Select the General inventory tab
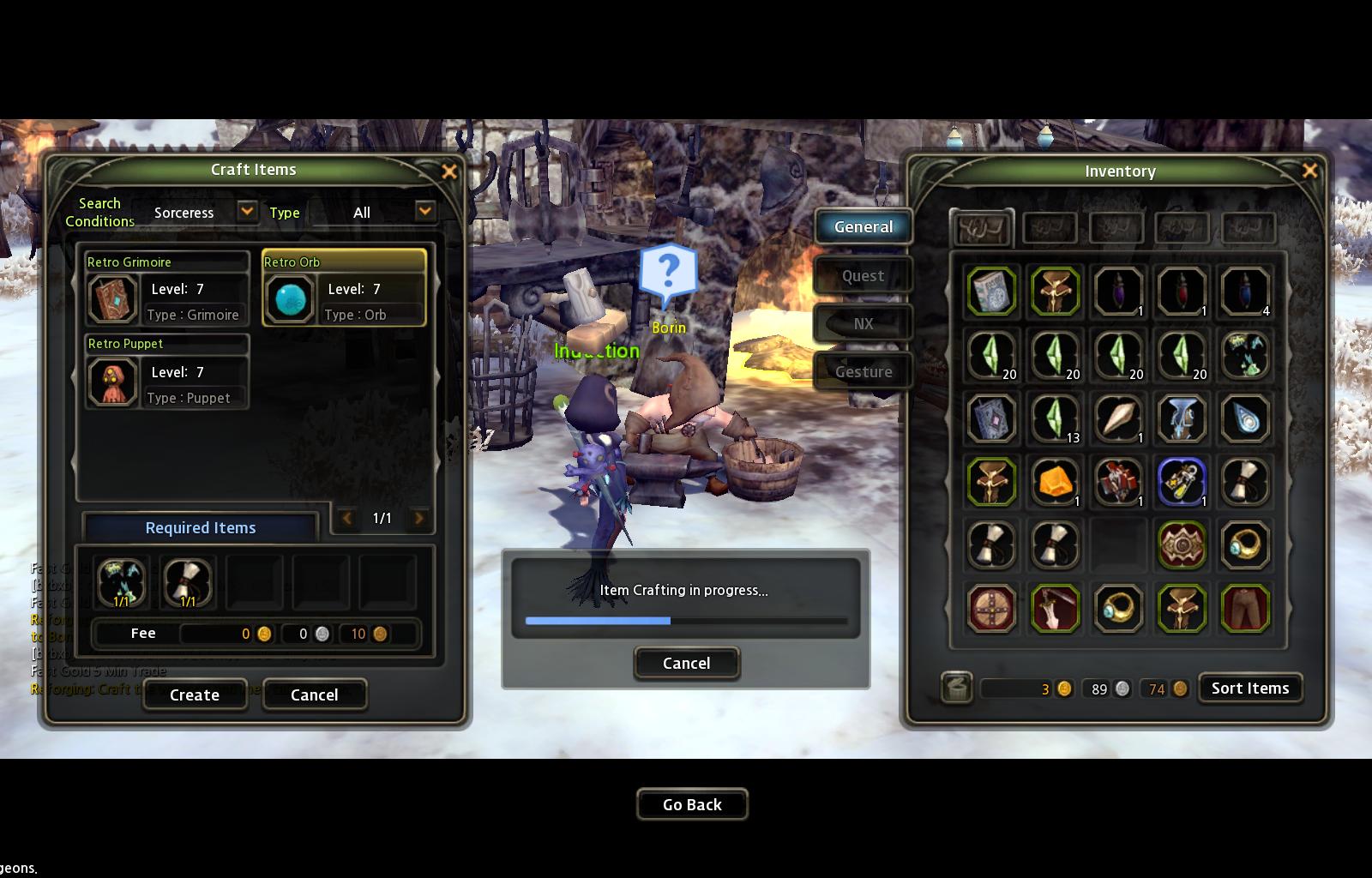The height and width of the screenshot is (878, 1372). click(x=863, y=226)
